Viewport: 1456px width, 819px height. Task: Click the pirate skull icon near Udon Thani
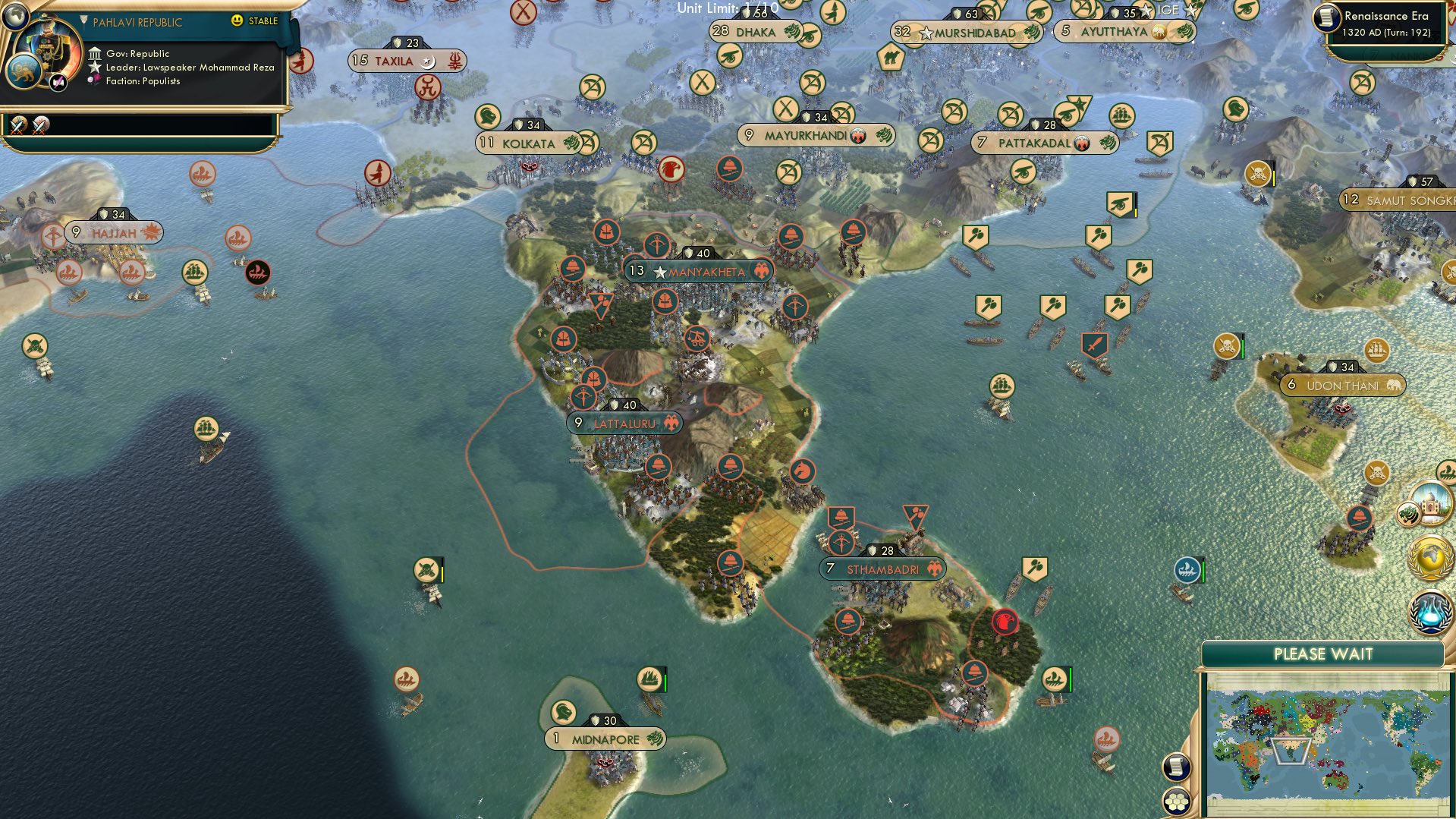1227,347
